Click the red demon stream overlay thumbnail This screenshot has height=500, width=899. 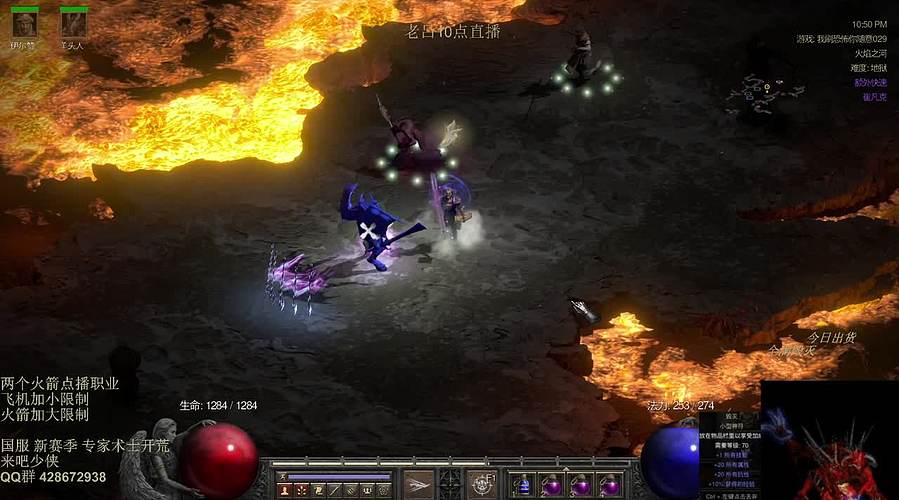coord(829,442)
